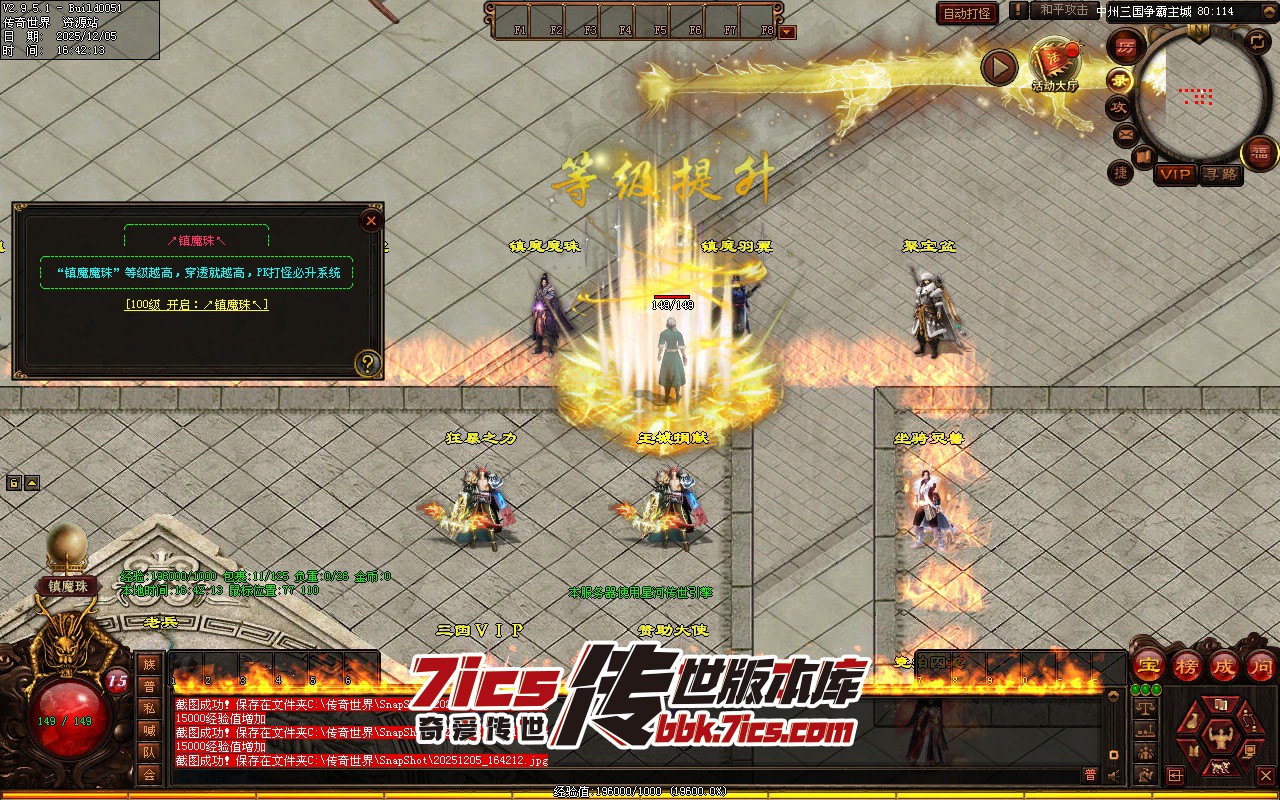Open the 宝 treasure shop button
This screenshot has height=800, width=1280.
click(1148, 665)
